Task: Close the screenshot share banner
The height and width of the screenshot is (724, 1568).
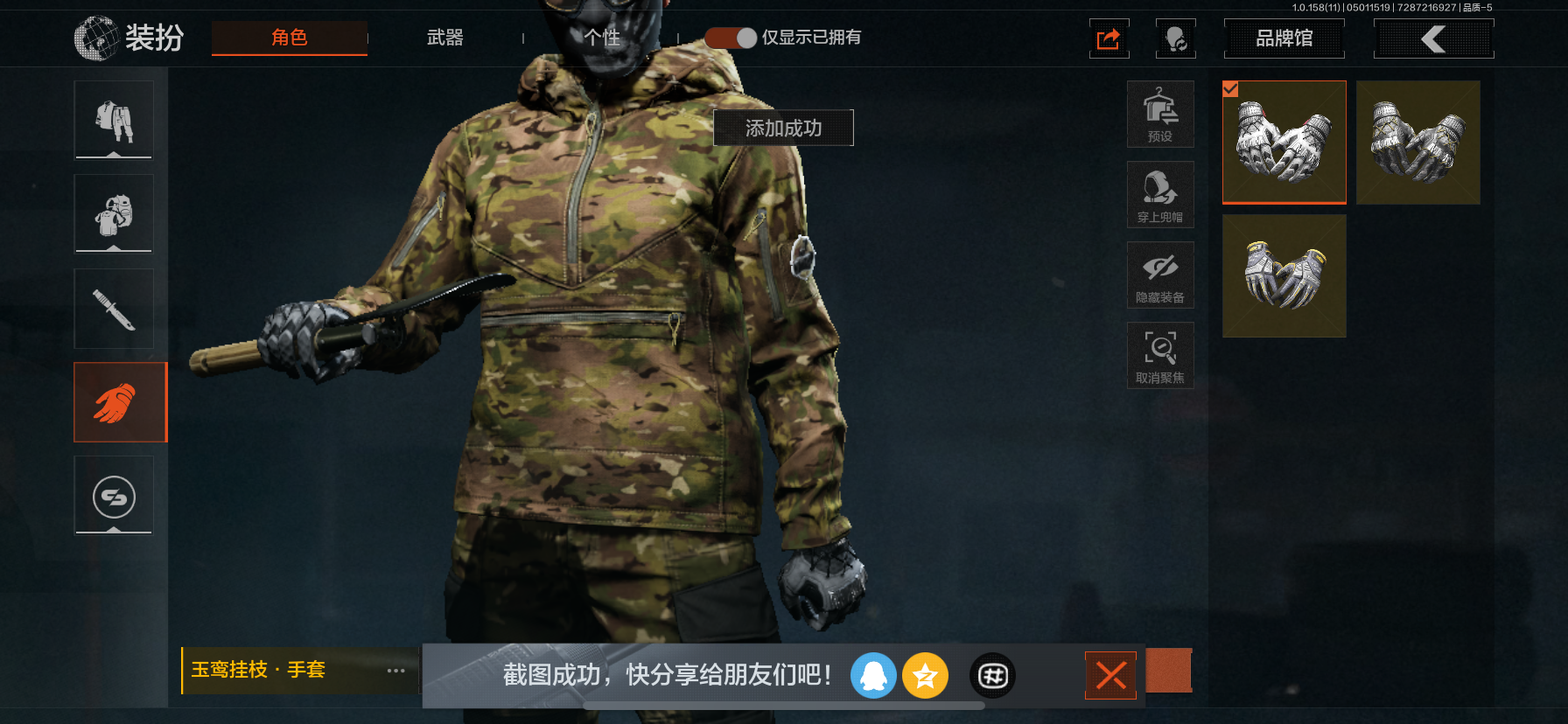Action: 1110,675
